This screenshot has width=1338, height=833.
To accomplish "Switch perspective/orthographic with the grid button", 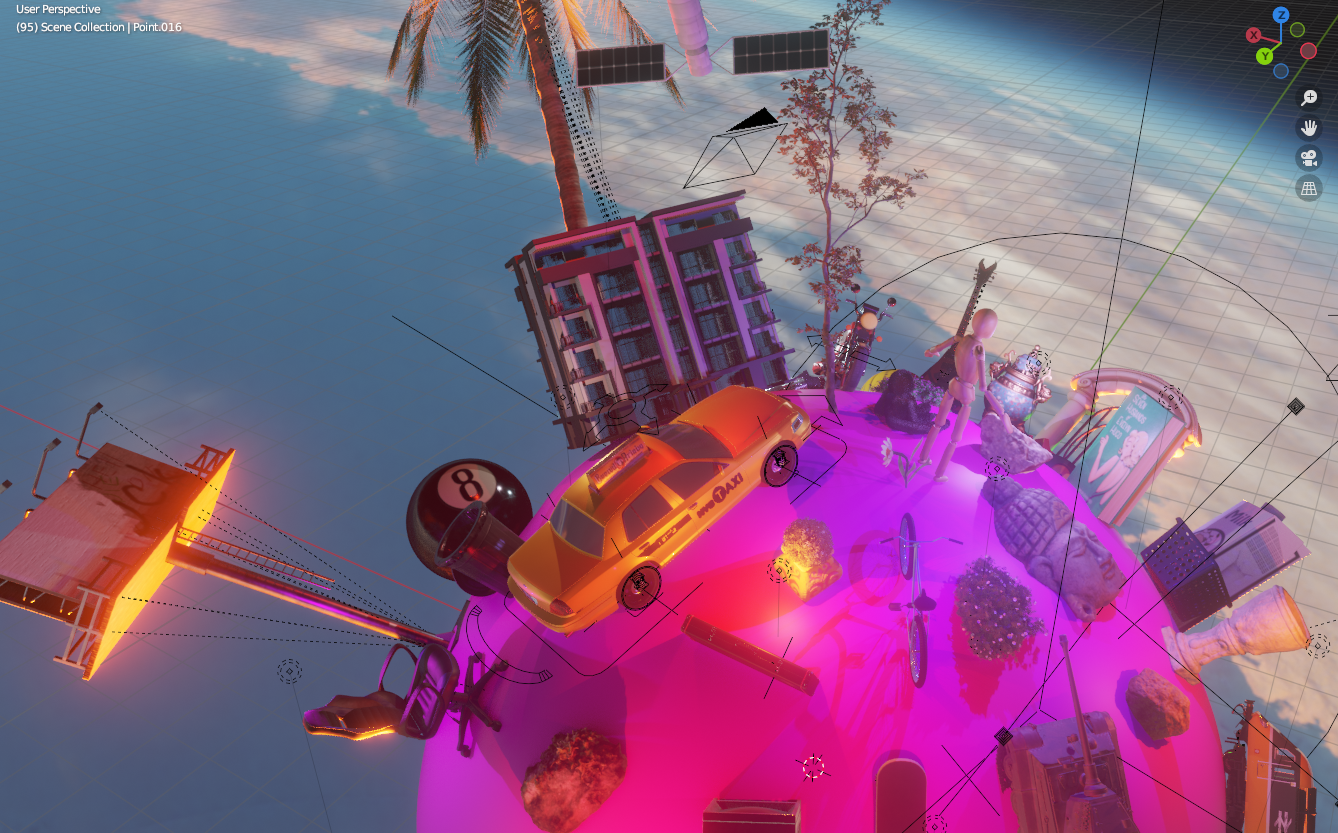I will [x=1309, y=187].
